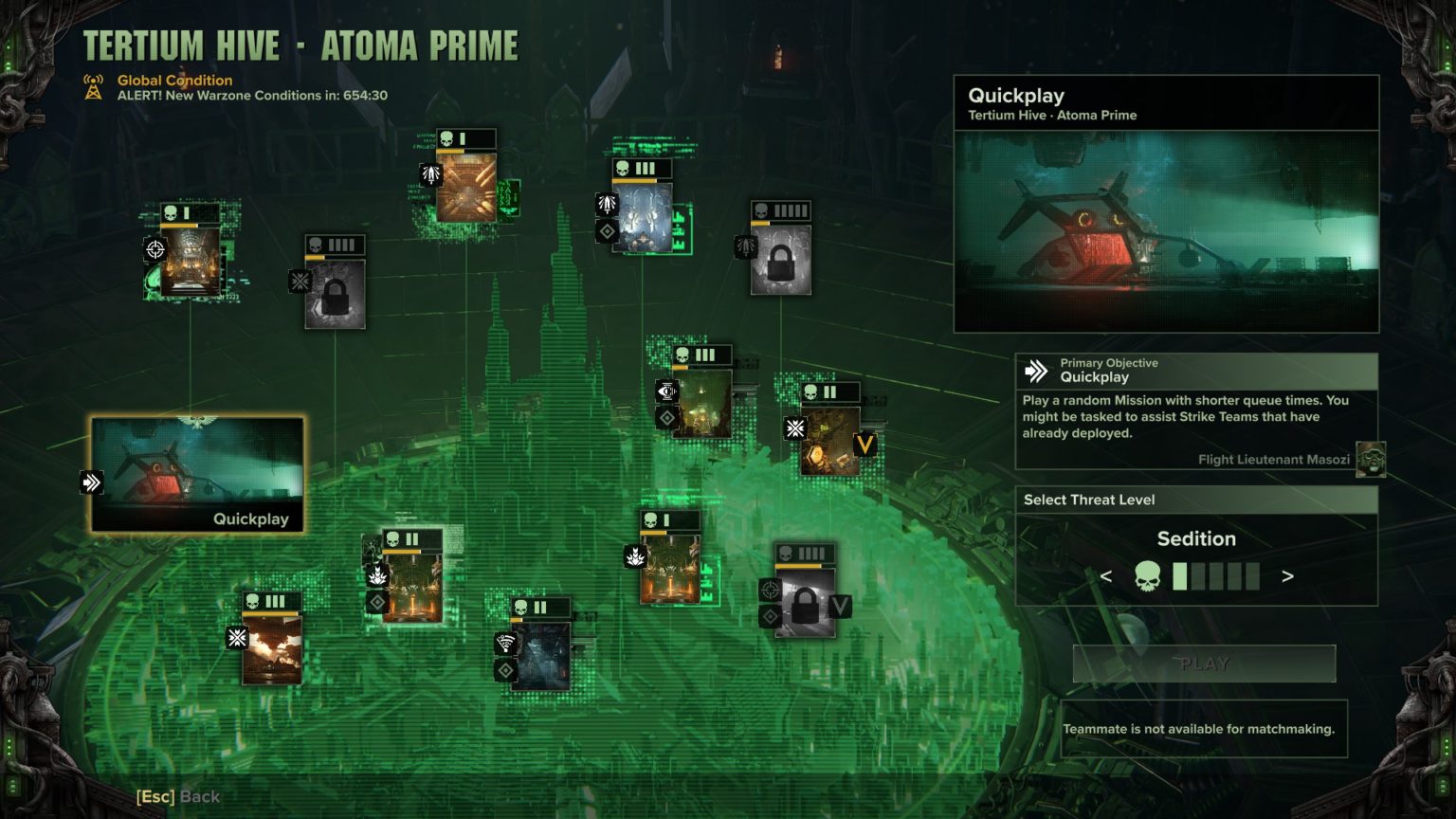1456x819 pixels.
Task: Select the Quickplay preview image in the side panel
Action: point(1166,231)
